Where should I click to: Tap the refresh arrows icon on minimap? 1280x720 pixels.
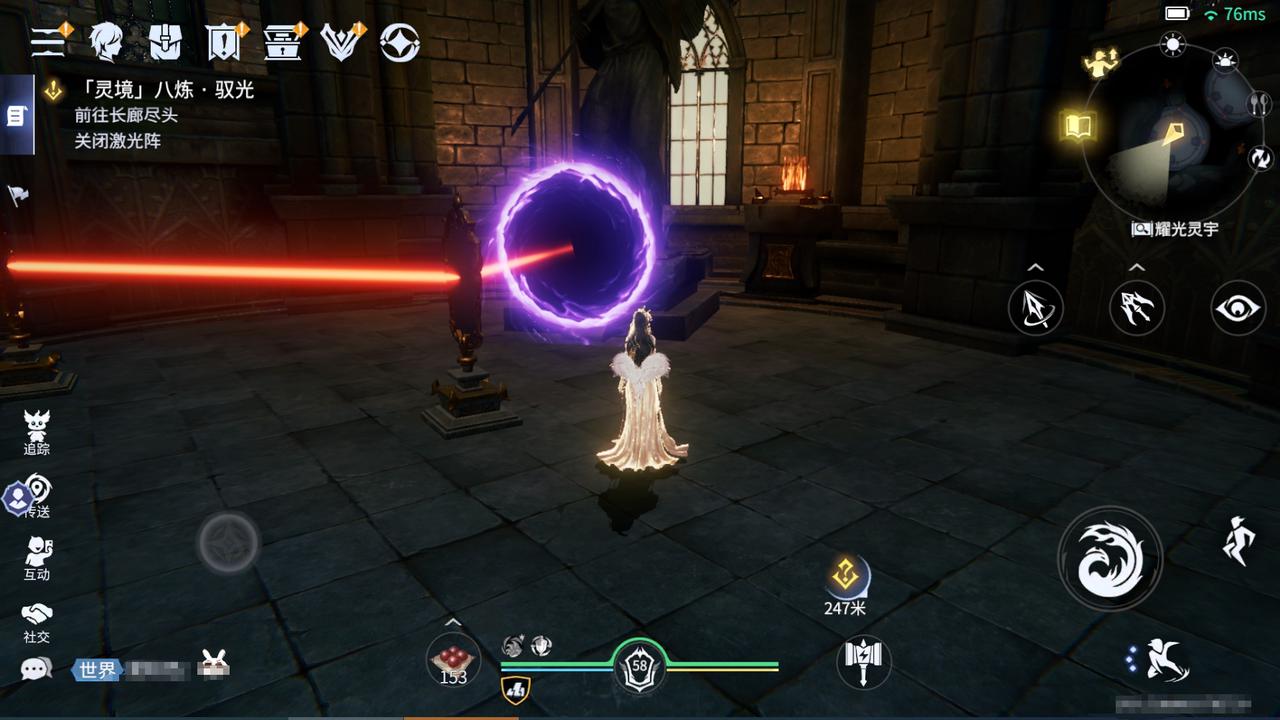[x=1258, y=157]
